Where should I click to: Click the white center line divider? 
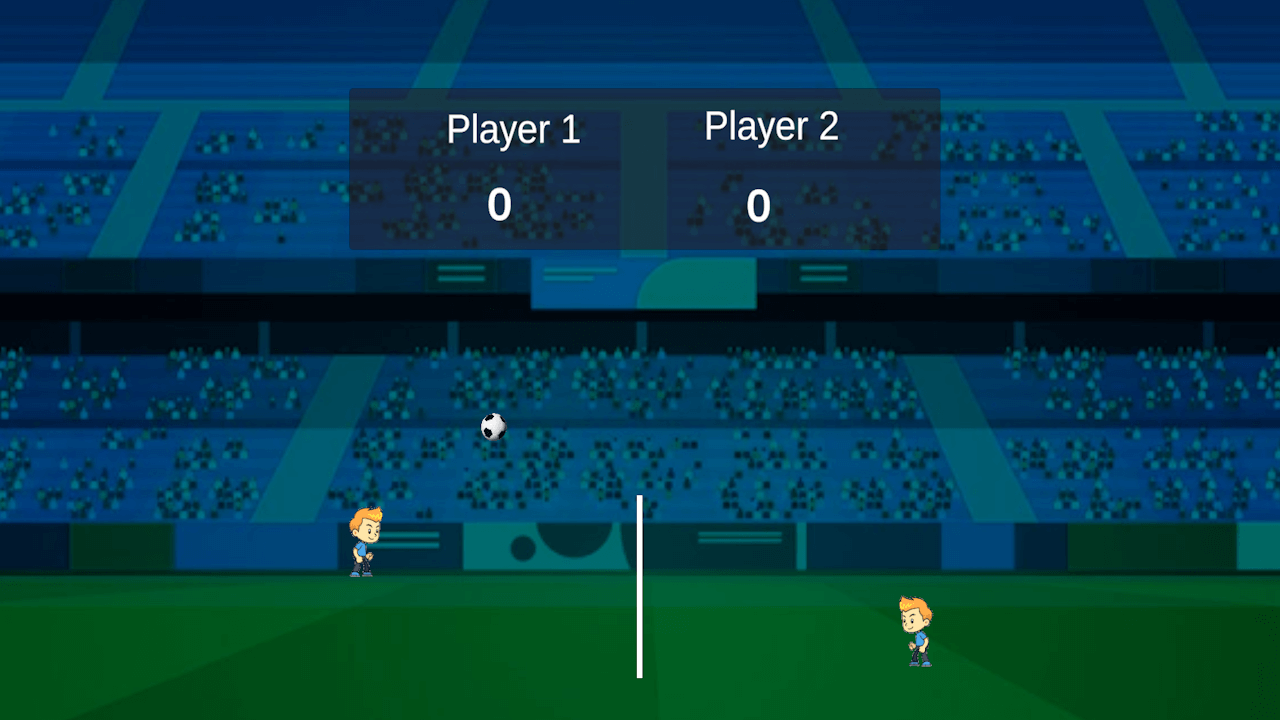point(639,585)
